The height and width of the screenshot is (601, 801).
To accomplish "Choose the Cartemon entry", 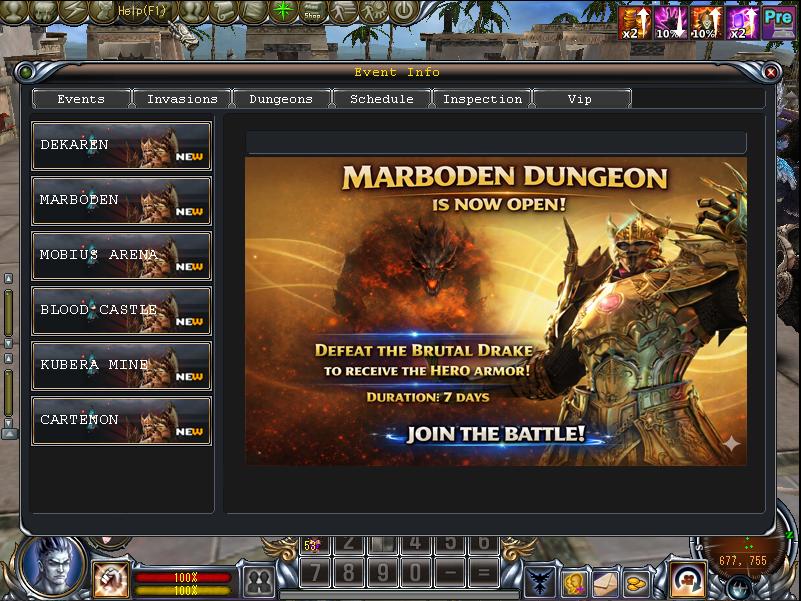I will coord(121,421).
